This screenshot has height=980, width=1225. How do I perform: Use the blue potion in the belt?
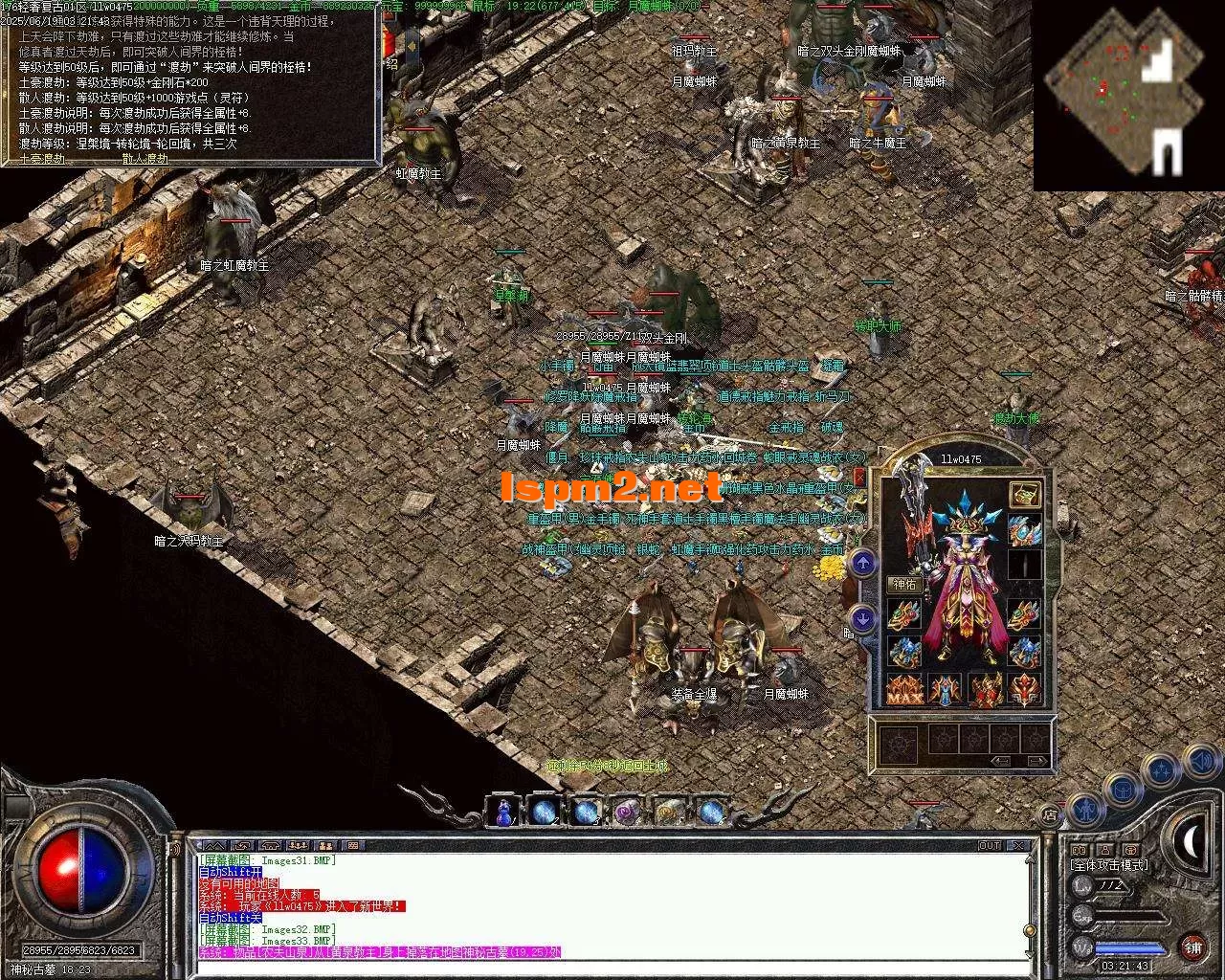click(x=503, y=812)
